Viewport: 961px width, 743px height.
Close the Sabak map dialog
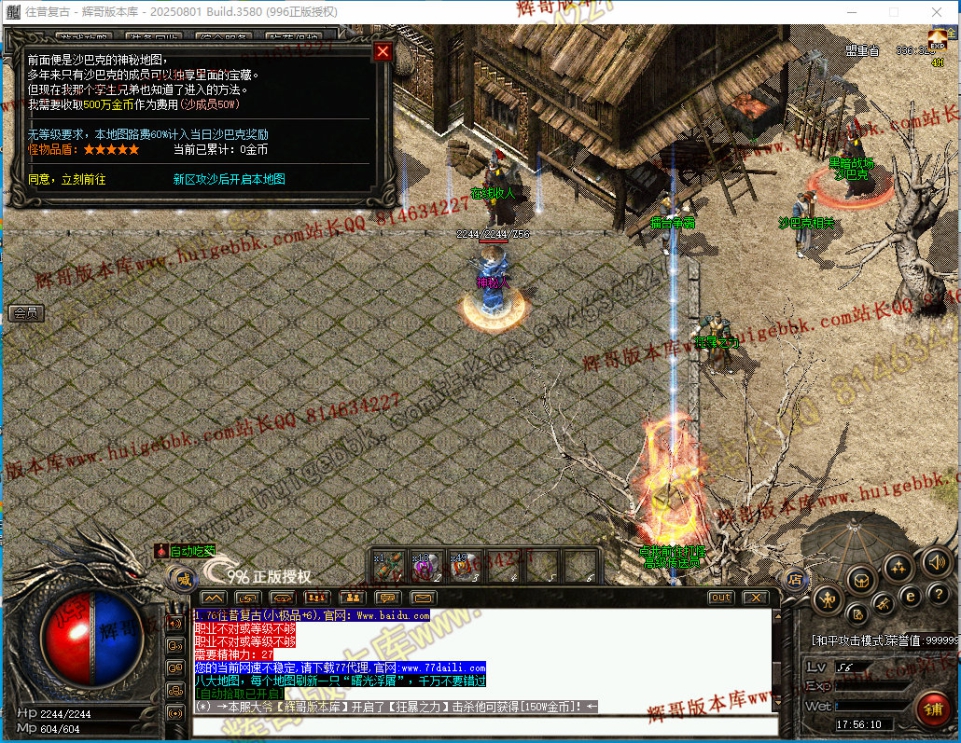[x=382, y=52]
